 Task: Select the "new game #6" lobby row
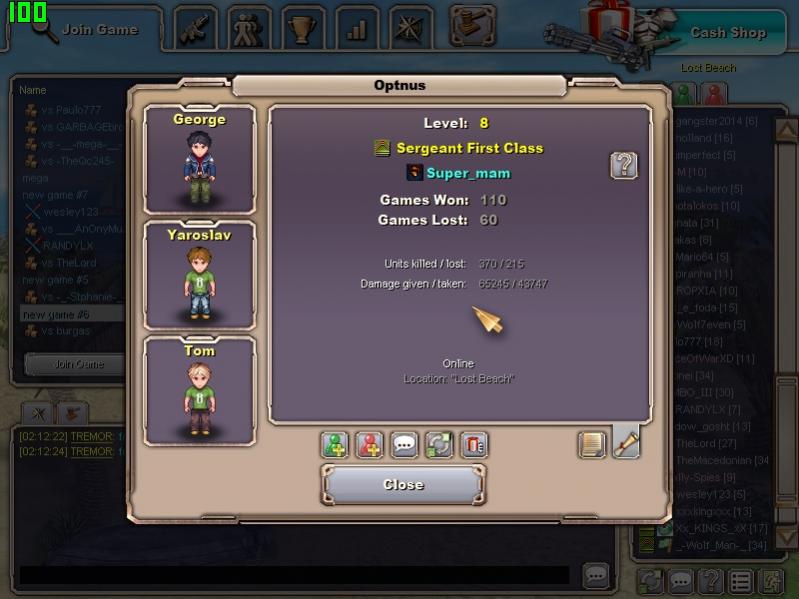point(70,314)
